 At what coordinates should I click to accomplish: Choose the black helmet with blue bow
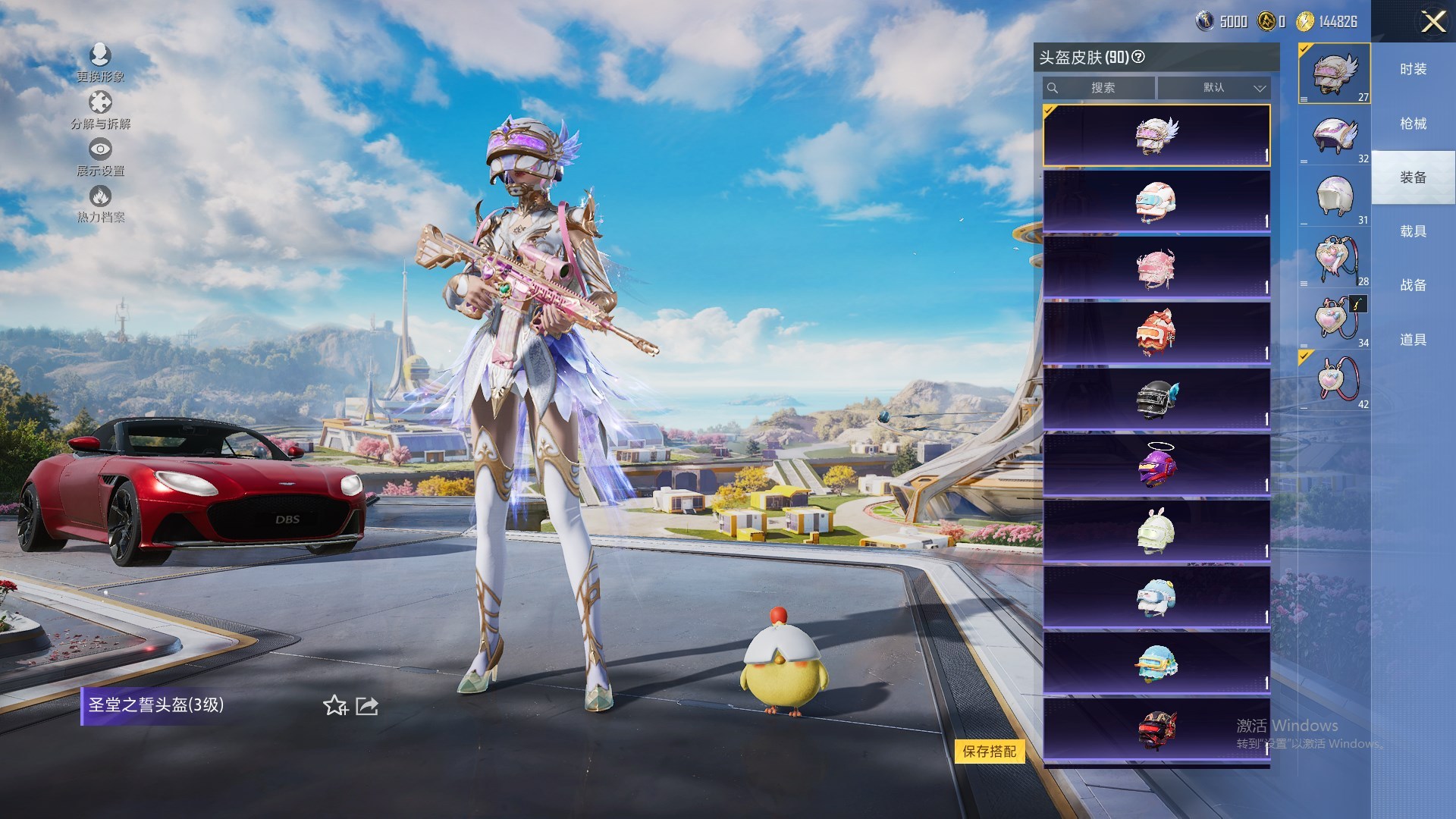click(1156, 399)
